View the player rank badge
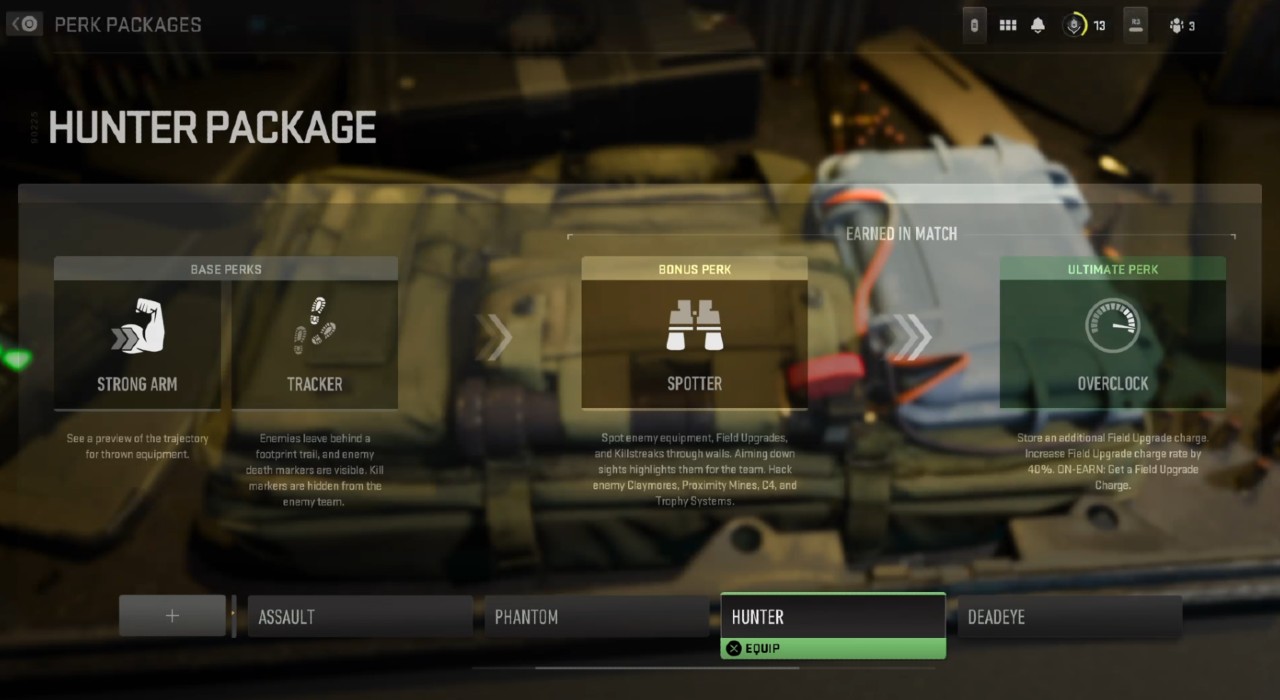The height and width of the screenshot is (700, 1280). pyautogui.click(x=1076, y=25)
